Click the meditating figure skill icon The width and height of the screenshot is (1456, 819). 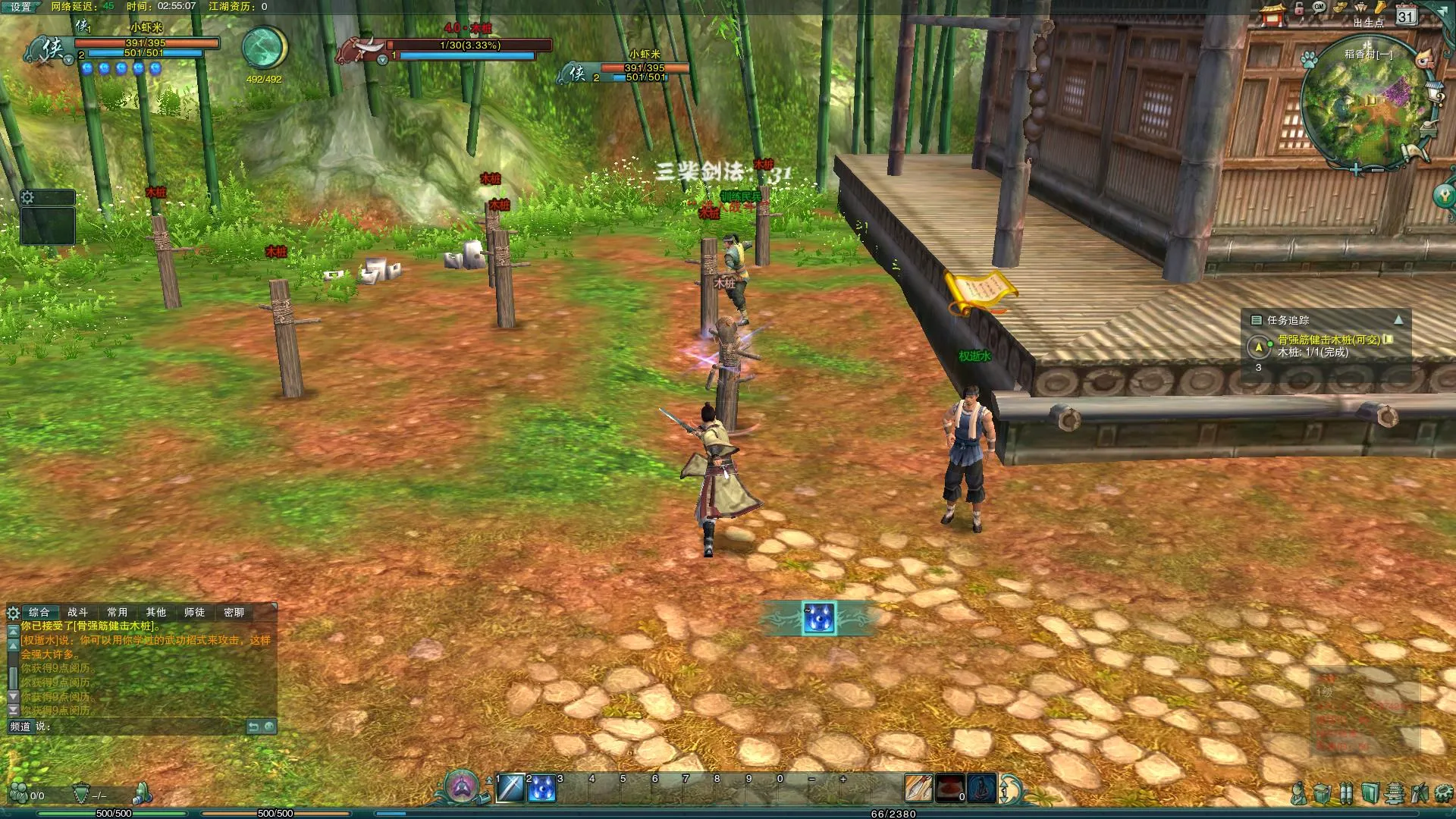[x=981, y=789]
